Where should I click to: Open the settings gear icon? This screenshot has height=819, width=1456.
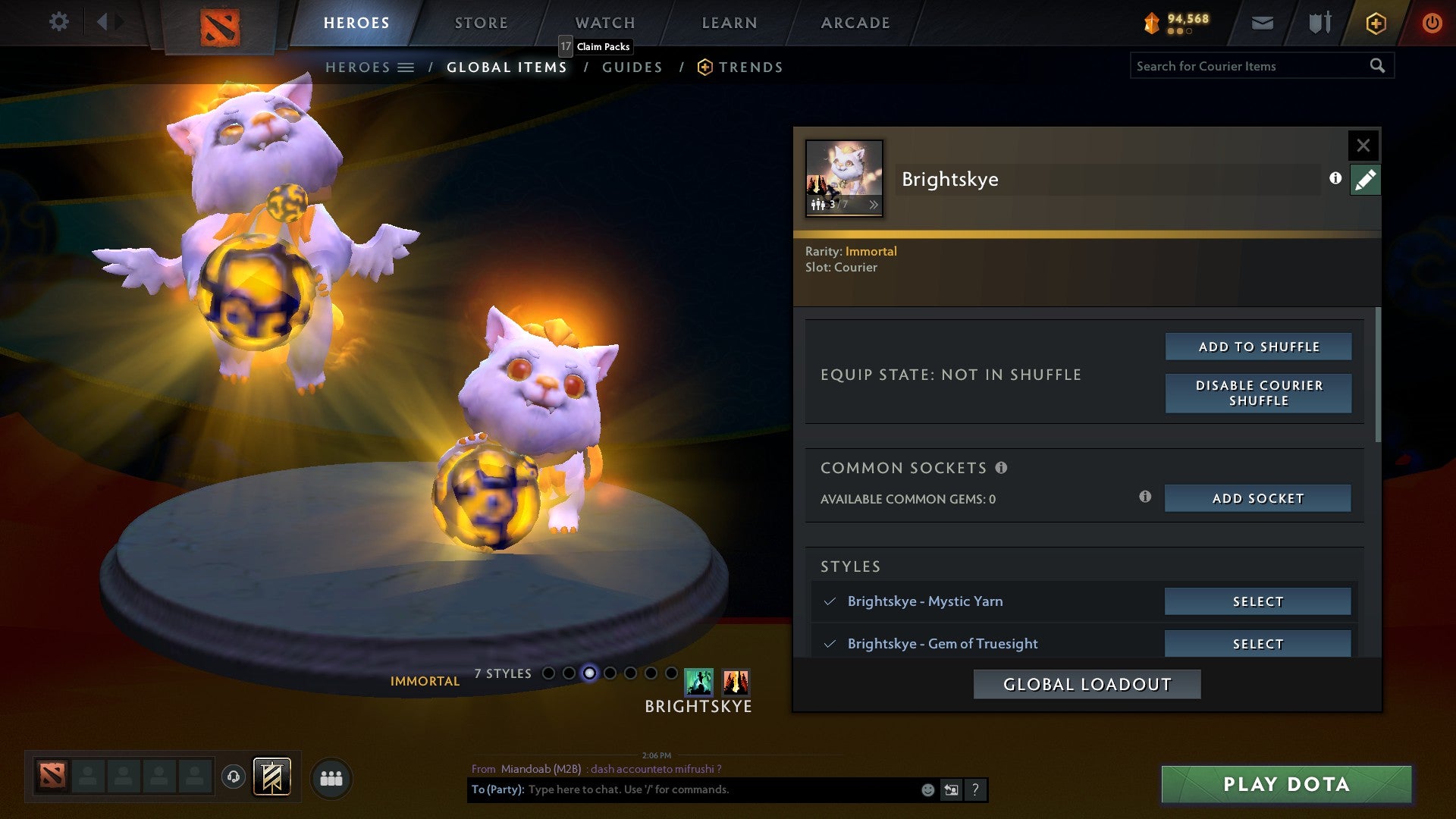[58, 22]
